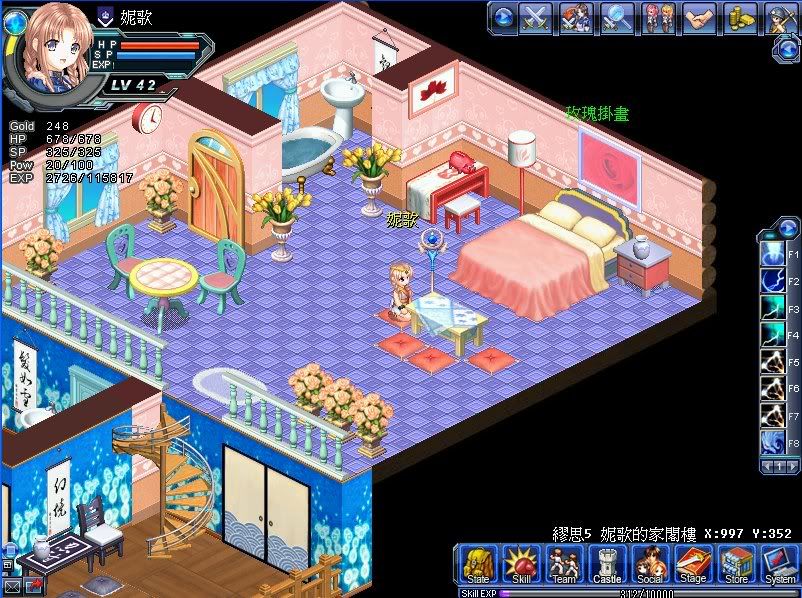Activate the F2 lightning skill
This screenshot has width=802, height=598.
[772, 281]
